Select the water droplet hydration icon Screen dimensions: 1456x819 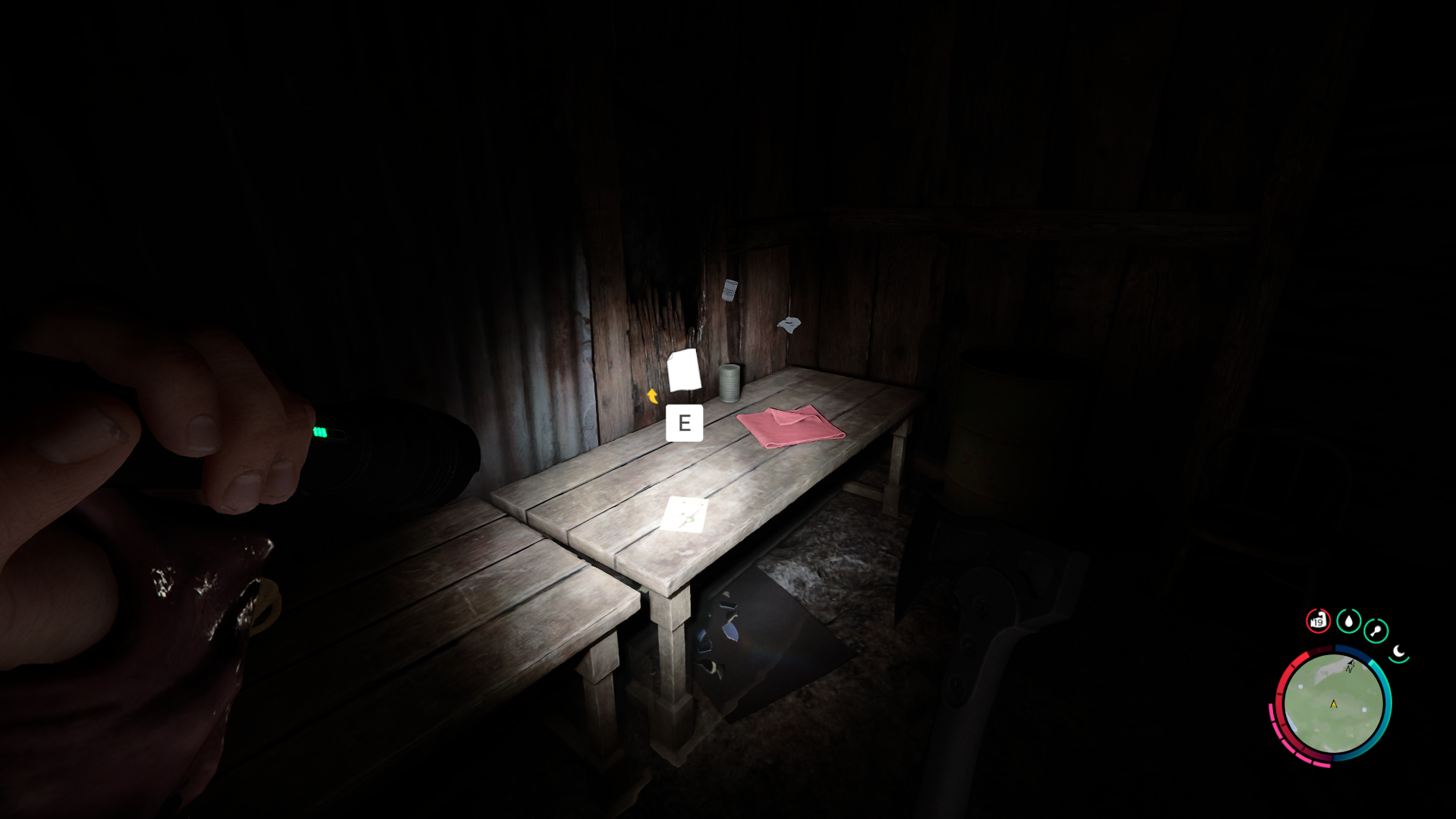1348,619
